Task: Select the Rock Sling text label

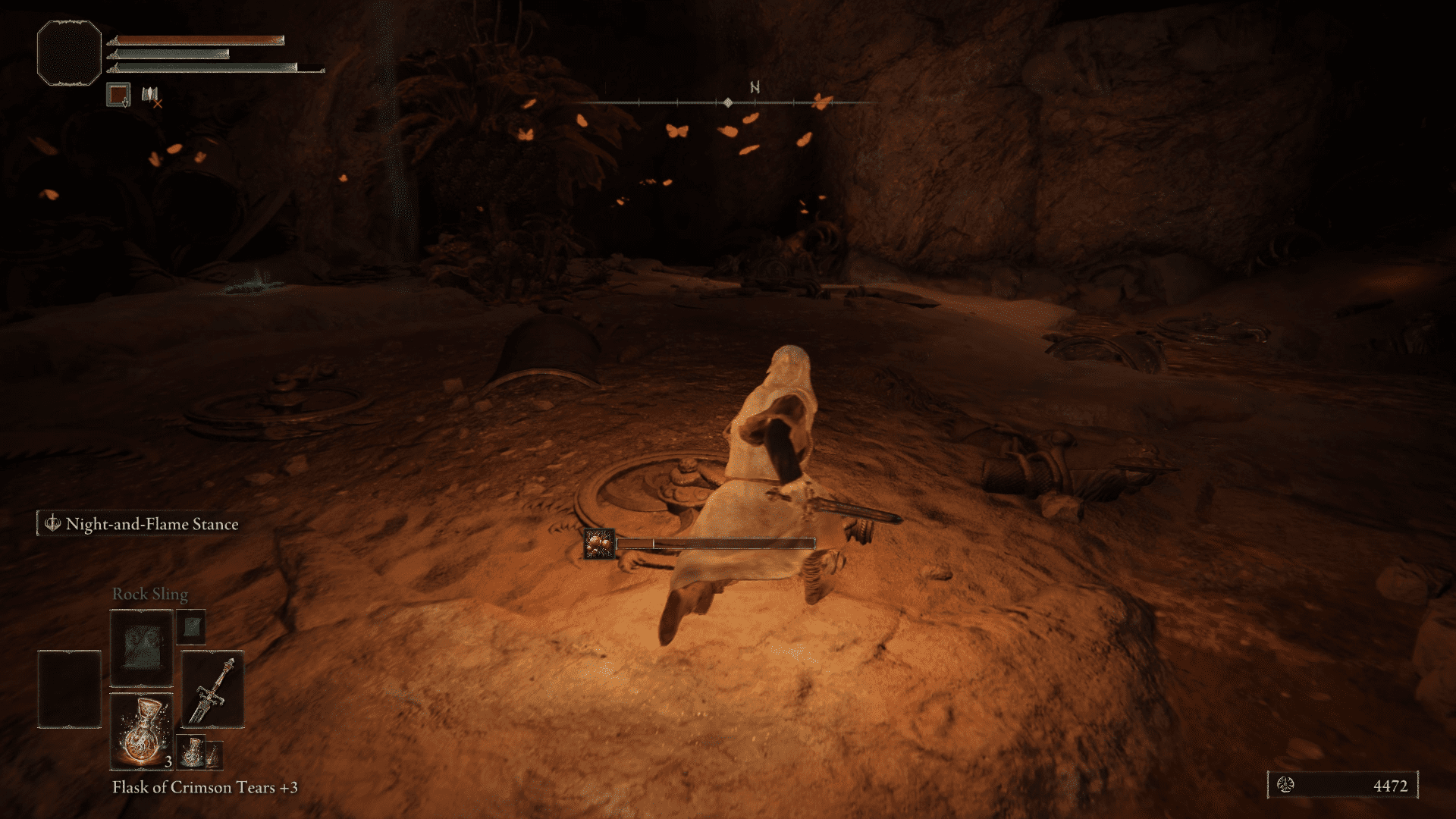Action: [150, 594]
